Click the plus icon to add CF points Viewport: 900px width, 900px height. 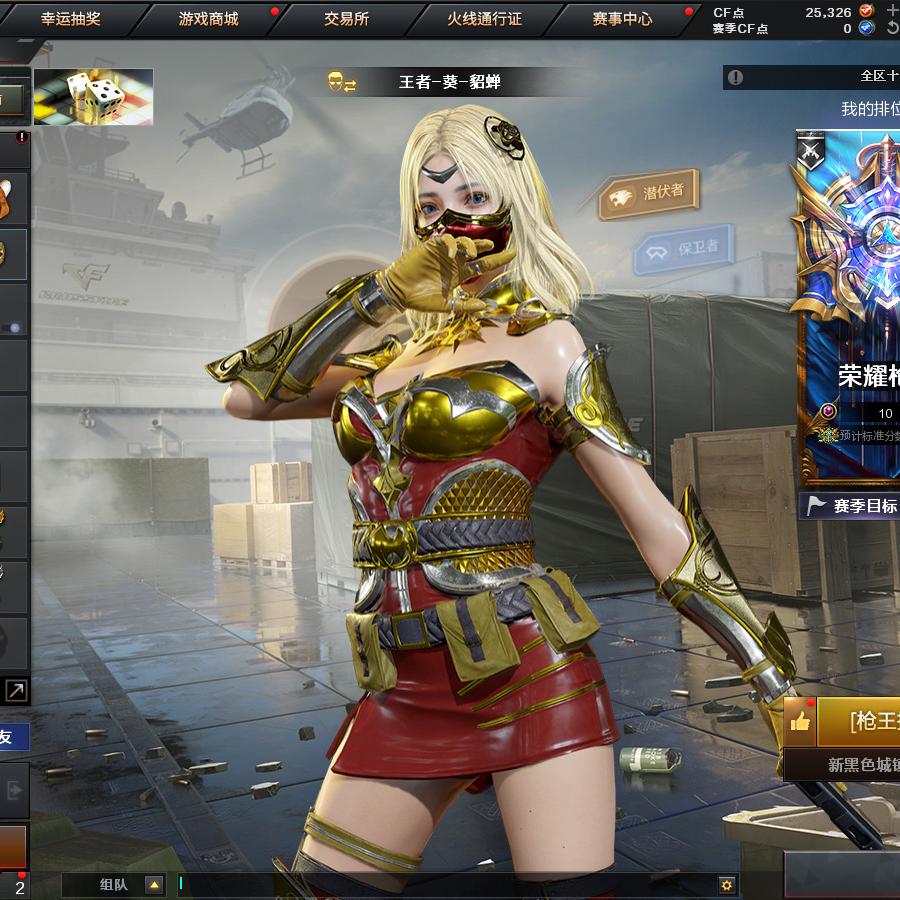[892, 11]
